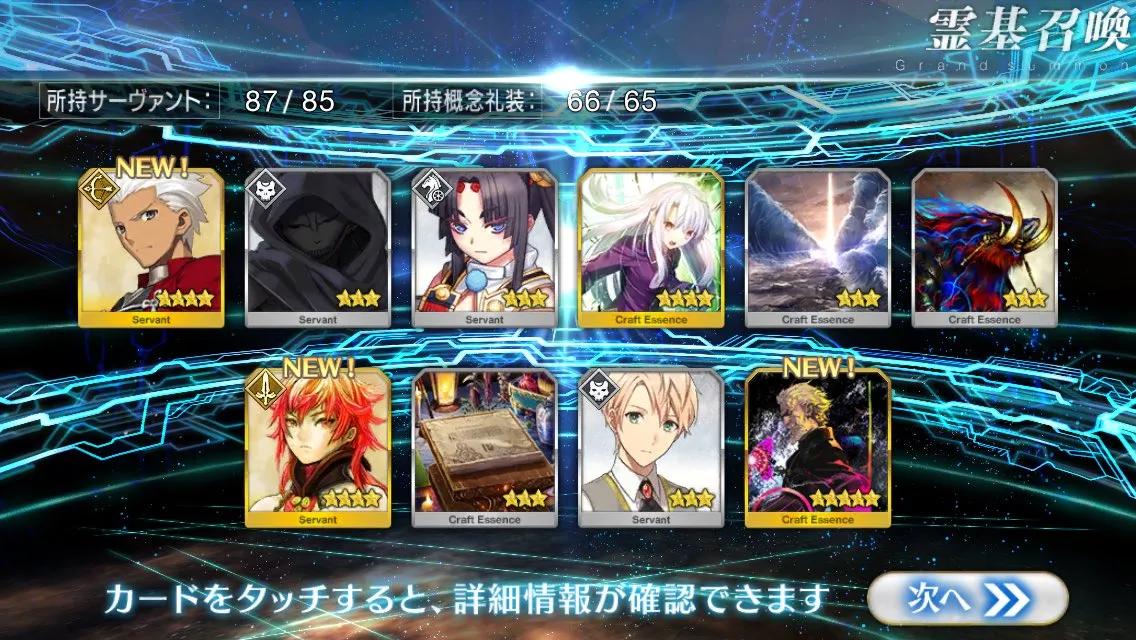1136x640 pixels.
Task: Inspect the silver-haired girl Craft Essence card
Action: tap(651, 248)
